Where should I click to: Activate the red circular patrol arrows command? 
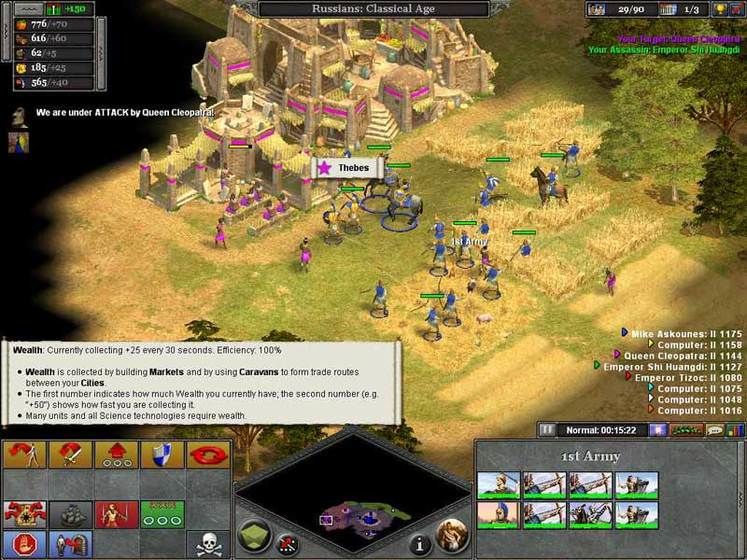click(208, 457)
